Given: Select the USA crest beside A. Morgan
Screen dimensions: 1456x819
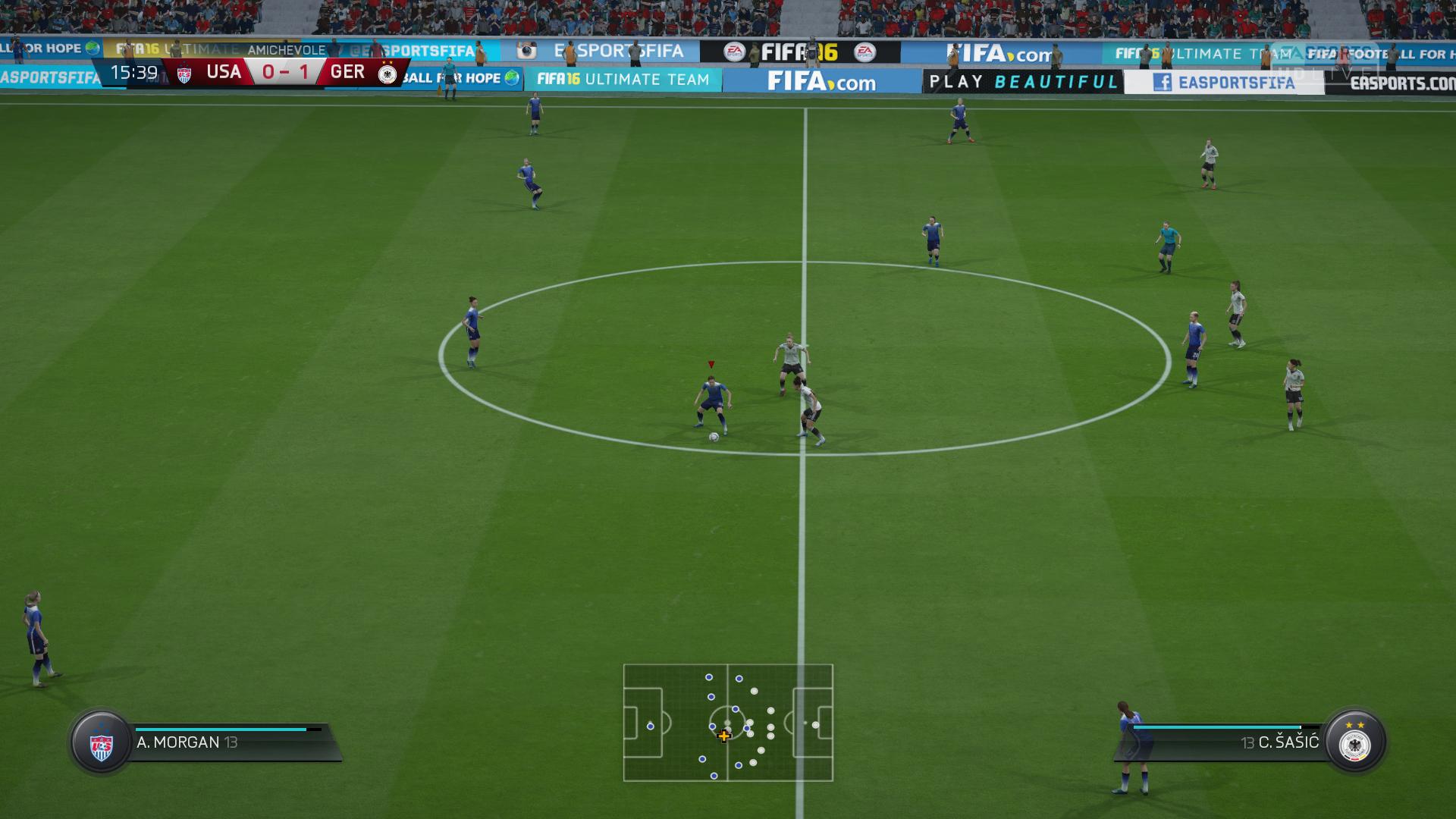Looking at the screenshot, I should click(x=101, y=742).
